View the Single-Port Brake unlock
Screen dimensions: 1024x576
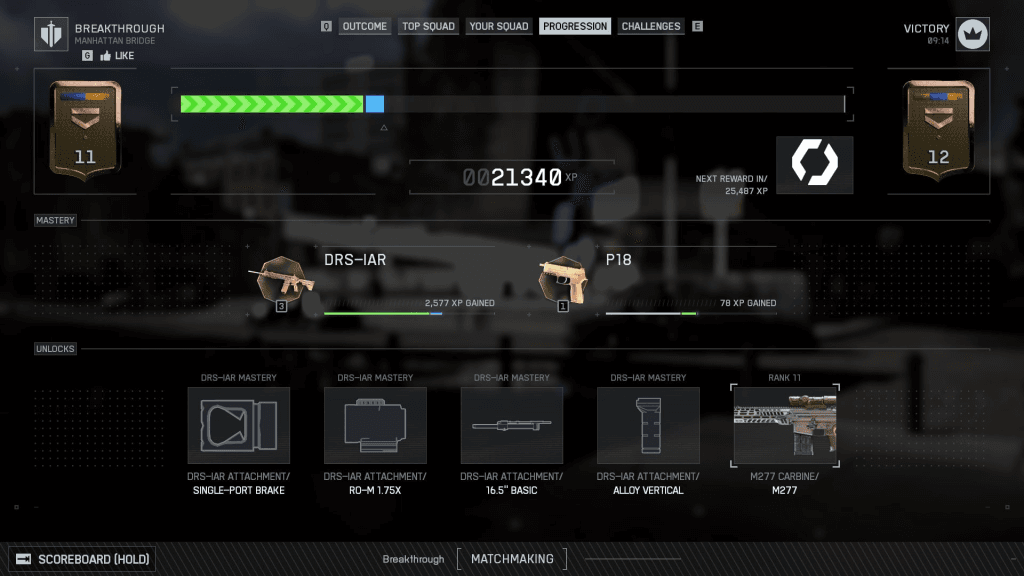(x=239, y=426)
